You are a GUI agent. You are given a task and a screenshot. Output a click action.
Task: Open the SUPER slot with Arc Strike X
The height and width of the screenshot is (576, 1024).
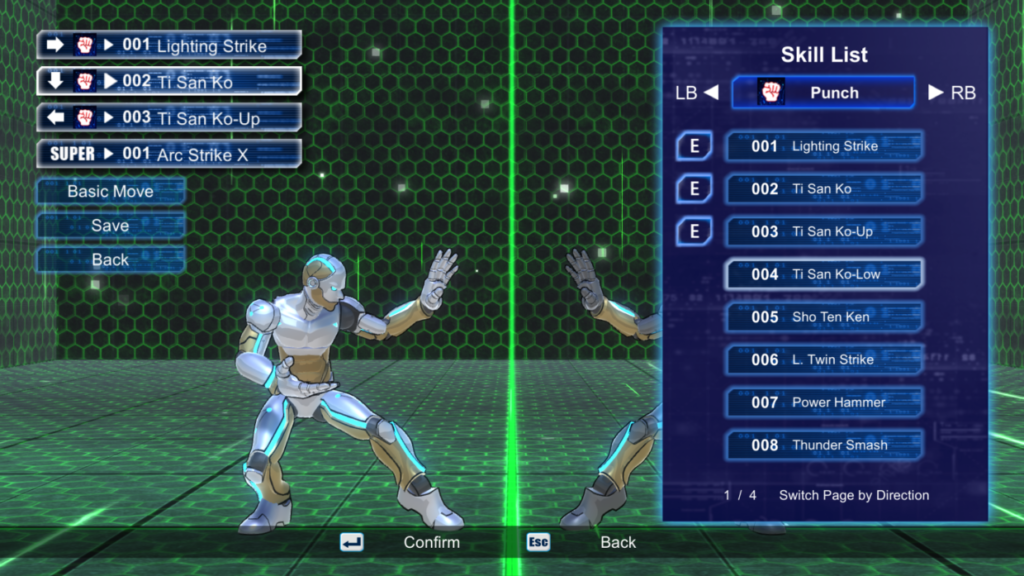[169, 154]
